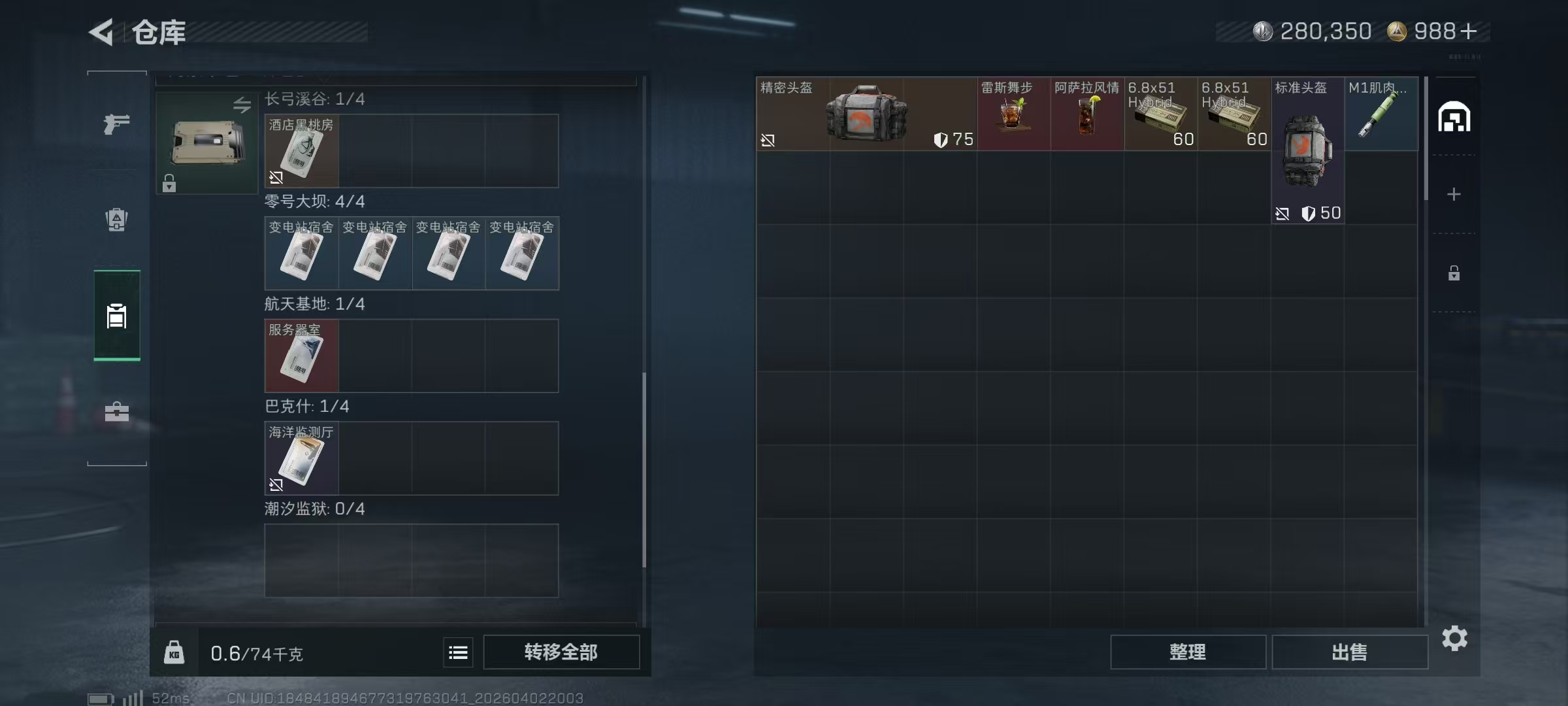Collapse the 巴克什 1/4 section
Viewport: 1568px width, 706px height.
click(x=307, y=406)
